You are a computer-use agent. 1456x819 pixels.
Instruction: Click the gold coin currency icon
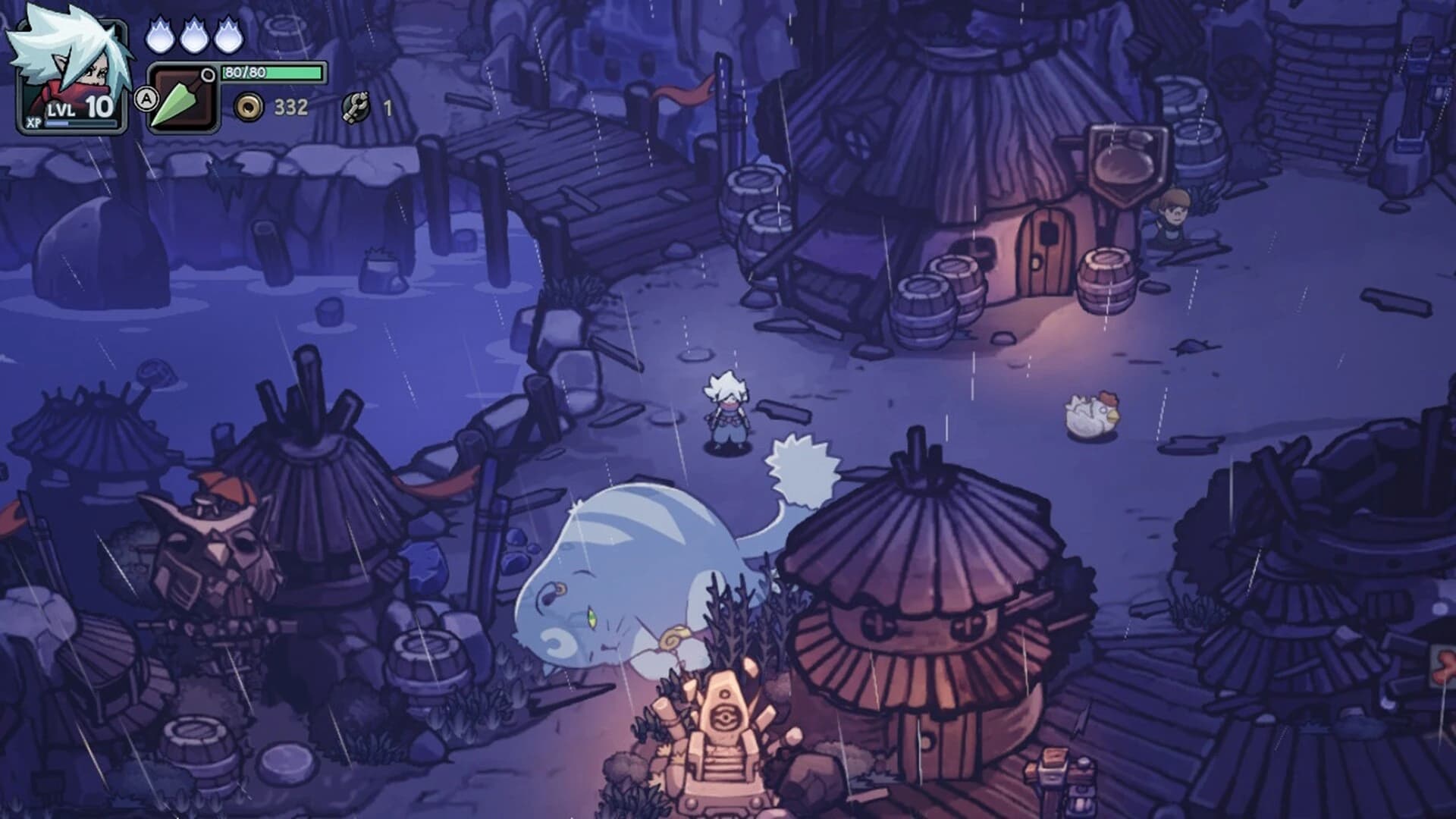(x=250, y=107)
